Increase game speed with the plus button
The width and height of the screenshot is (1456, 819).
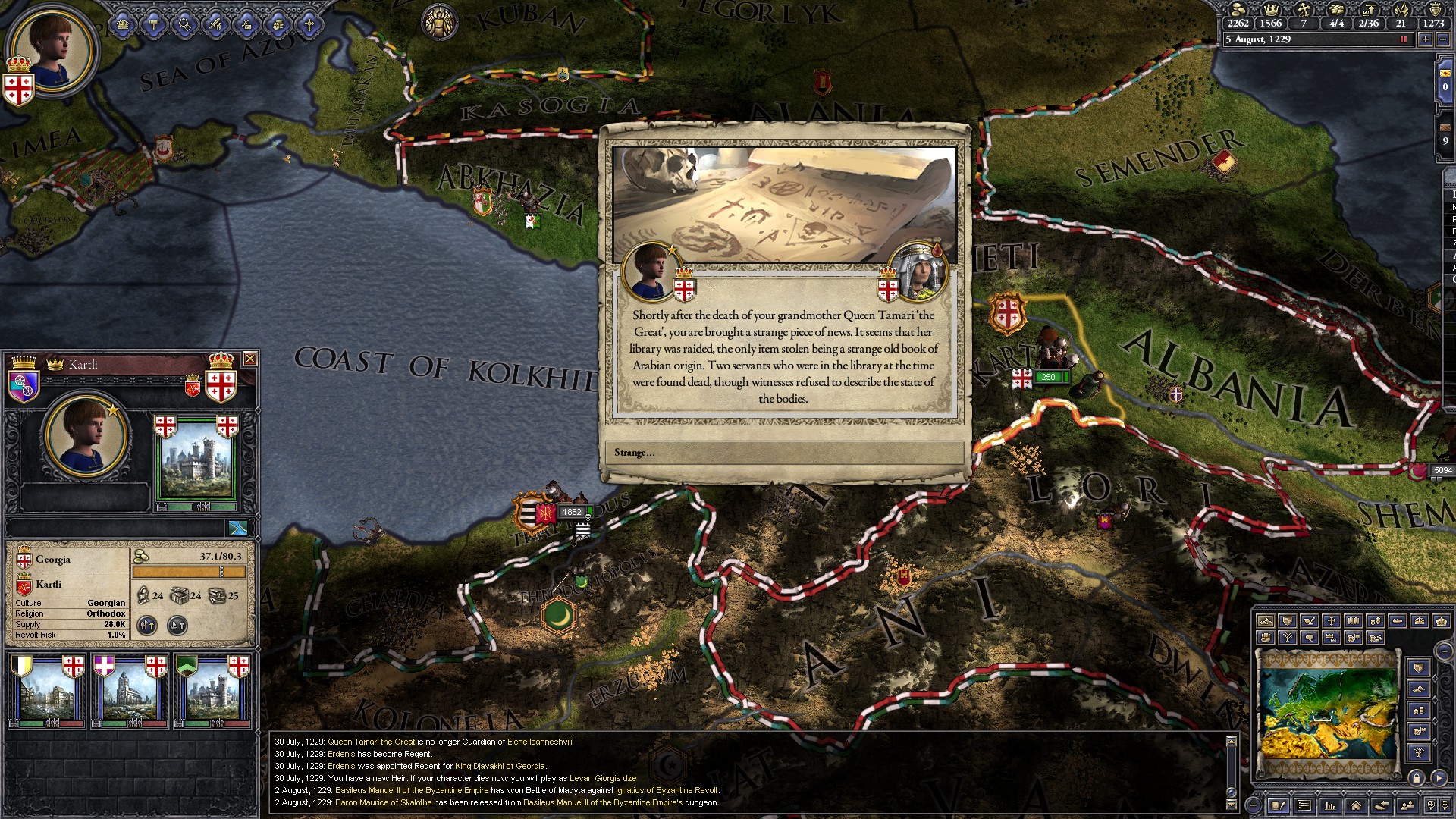coord(1426,39)
